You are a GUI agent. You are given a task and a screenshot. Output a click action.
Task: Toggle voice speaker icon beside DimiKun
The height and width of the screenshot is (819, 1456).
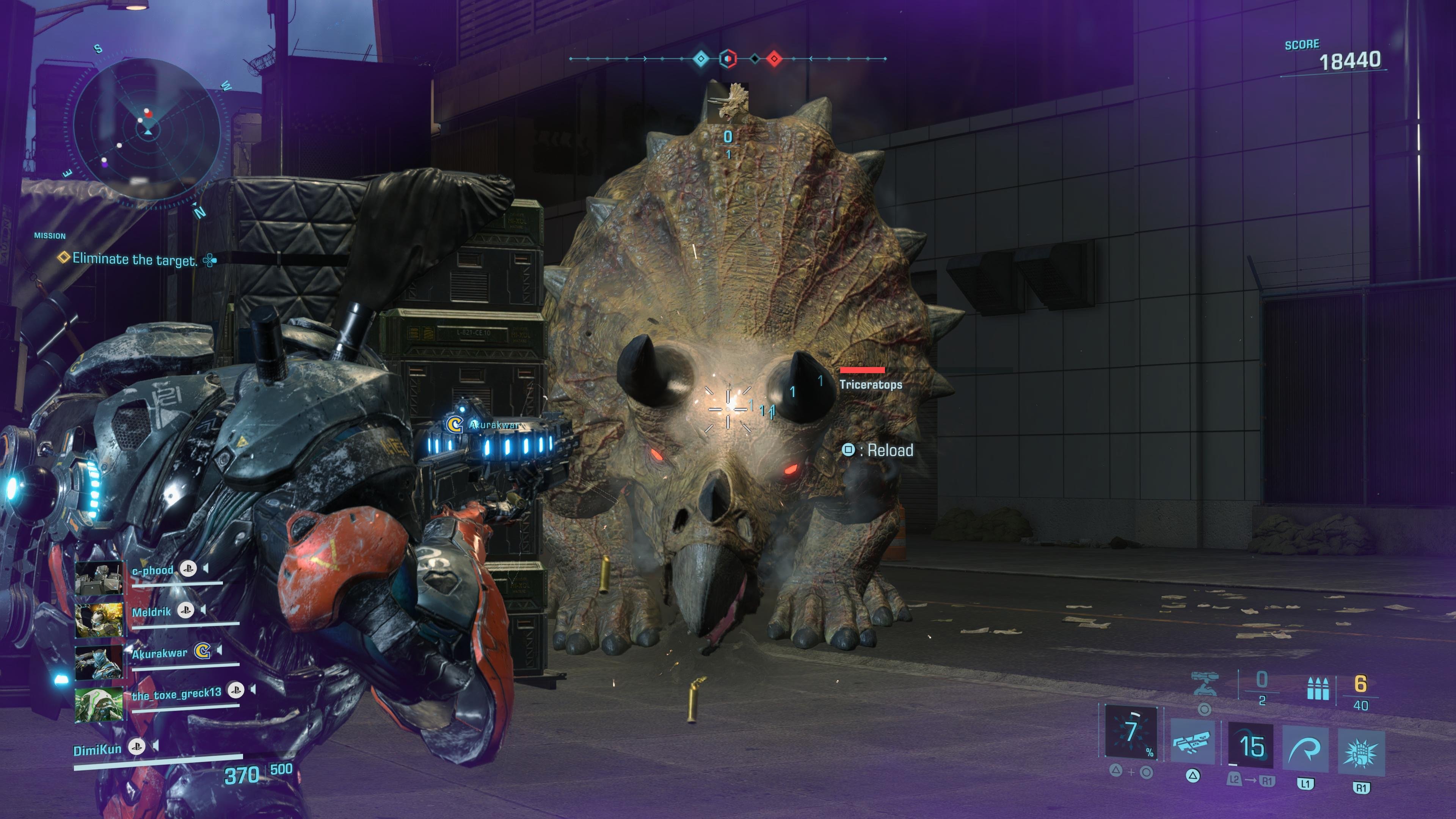click(155, 747)
